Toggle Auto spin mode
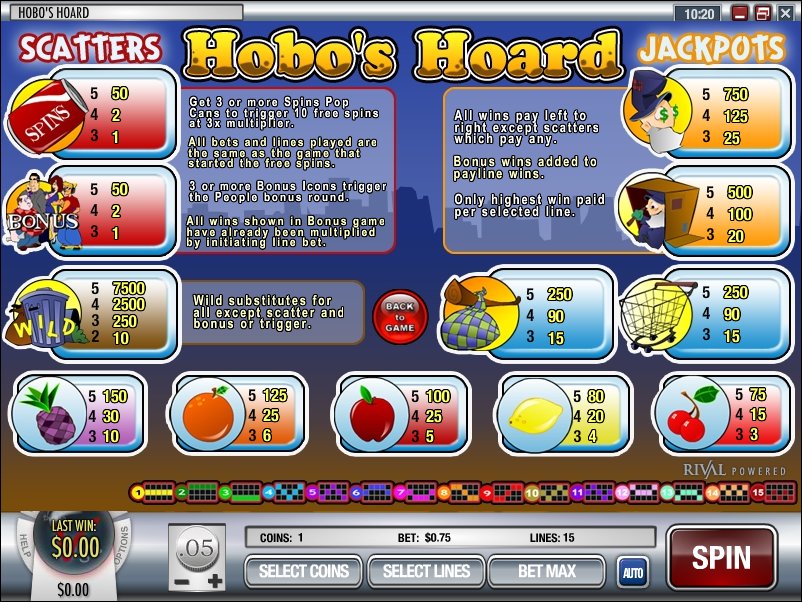802x602 pixels. pos(631,572)
